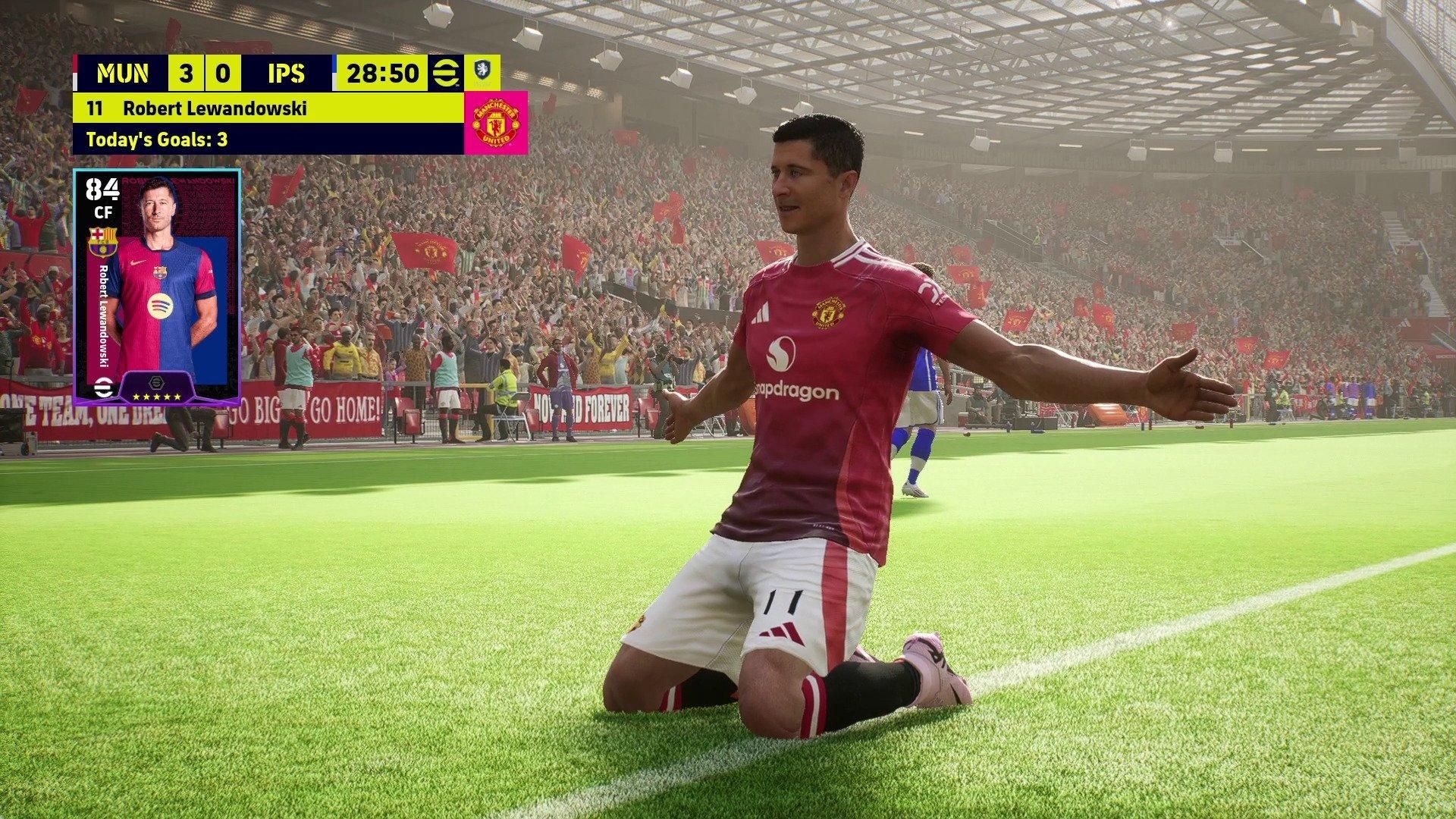Expand the 84 overall rating on the card
The height and width of the screenshot is (819, 1456).
(101, 190)
